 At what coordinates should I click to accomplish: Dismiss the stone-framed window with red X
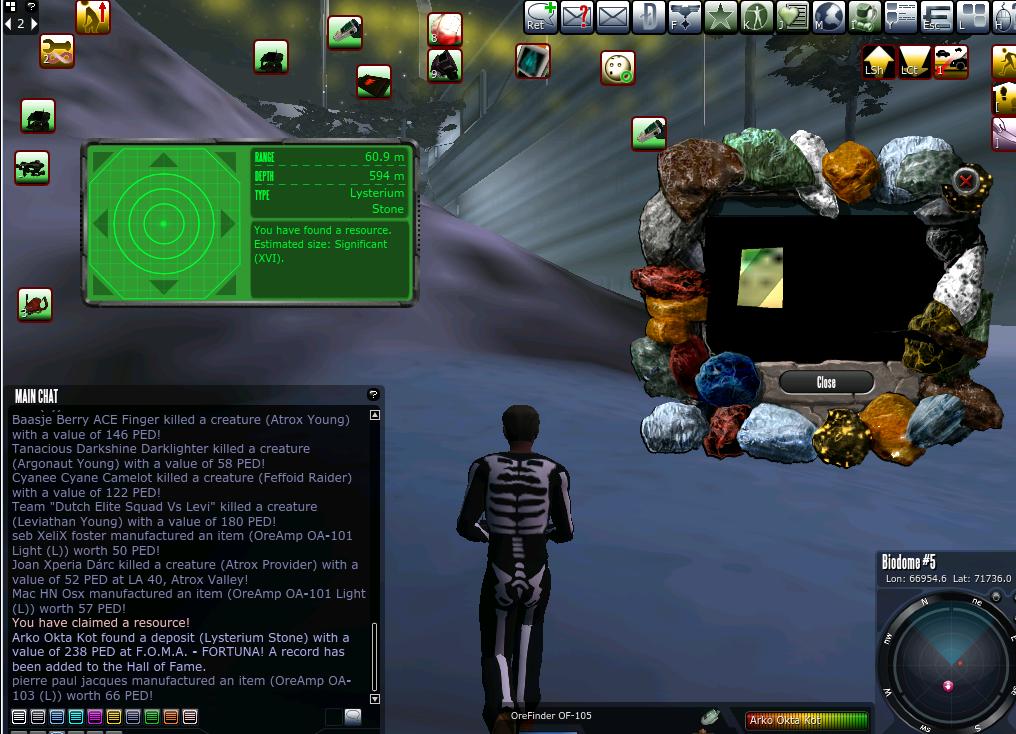tap(965, 181)
